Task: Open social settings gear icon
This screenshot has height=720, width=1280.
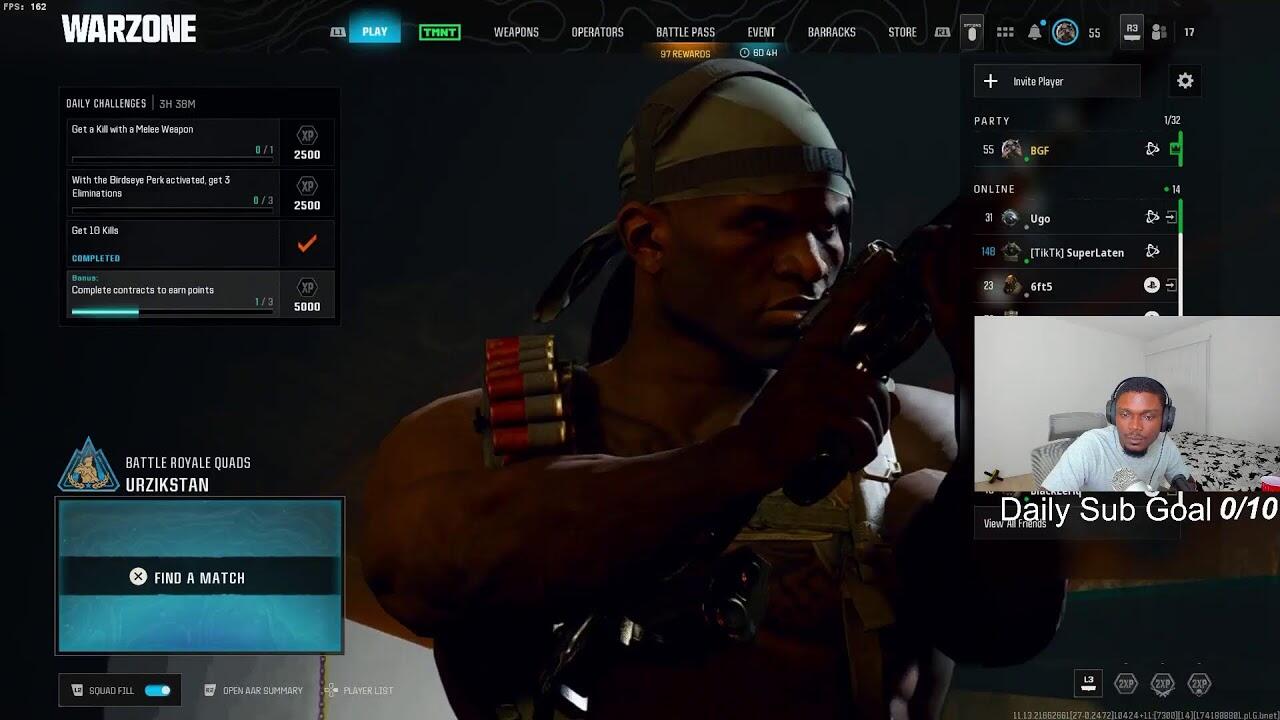Action: (x=1185, y=81)
